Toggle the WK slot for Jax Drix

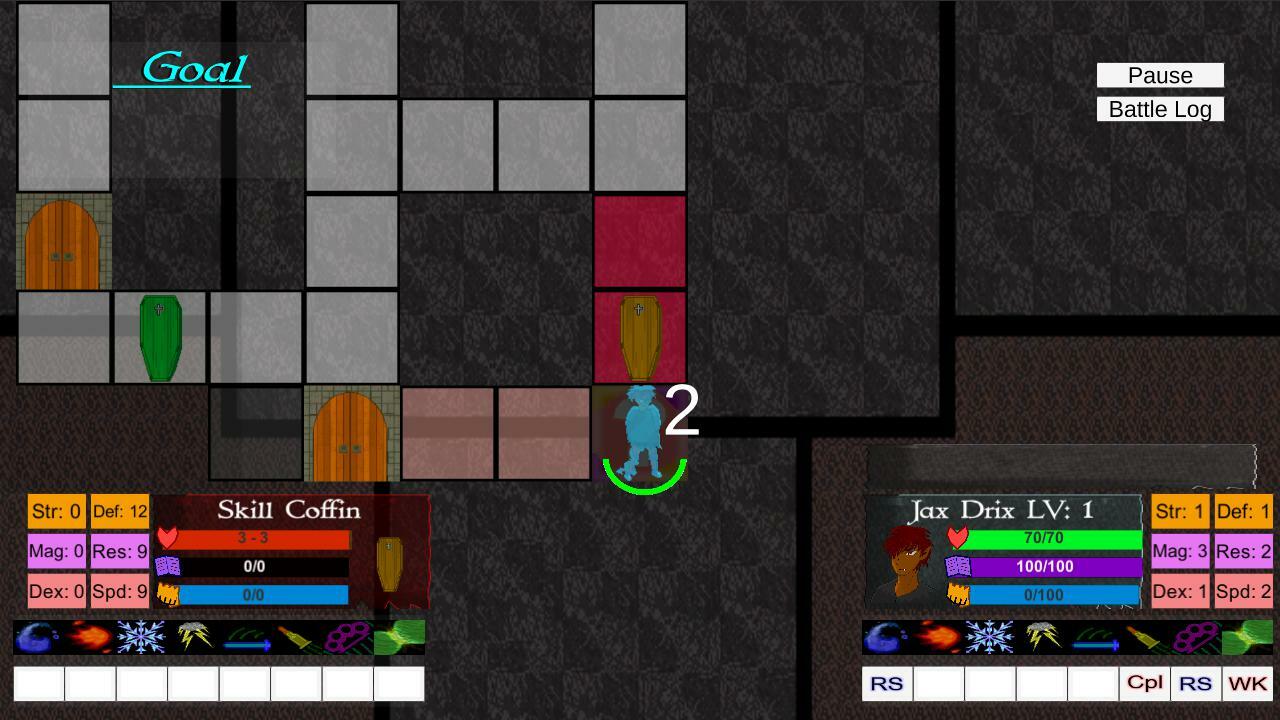coord(1245,683)
